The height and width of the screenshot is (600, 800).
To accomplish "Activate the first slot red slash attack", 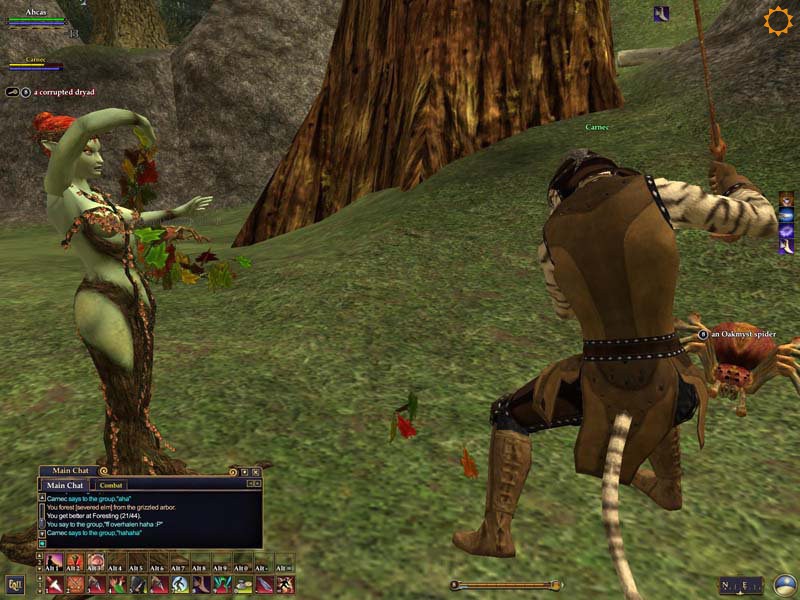I will point(53,584).
